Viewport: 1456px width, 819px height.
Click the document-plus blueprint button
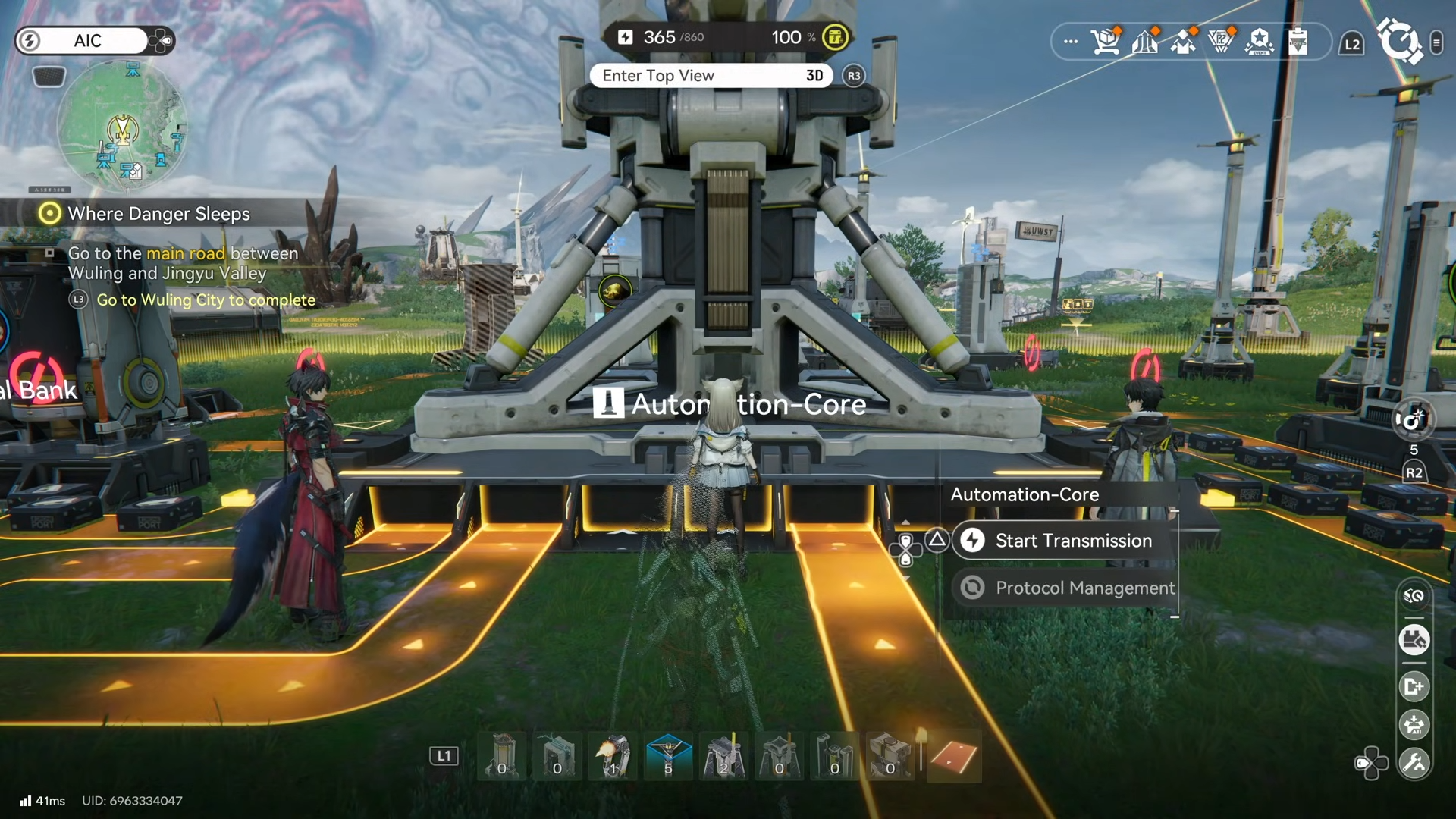pos(1414,687)
